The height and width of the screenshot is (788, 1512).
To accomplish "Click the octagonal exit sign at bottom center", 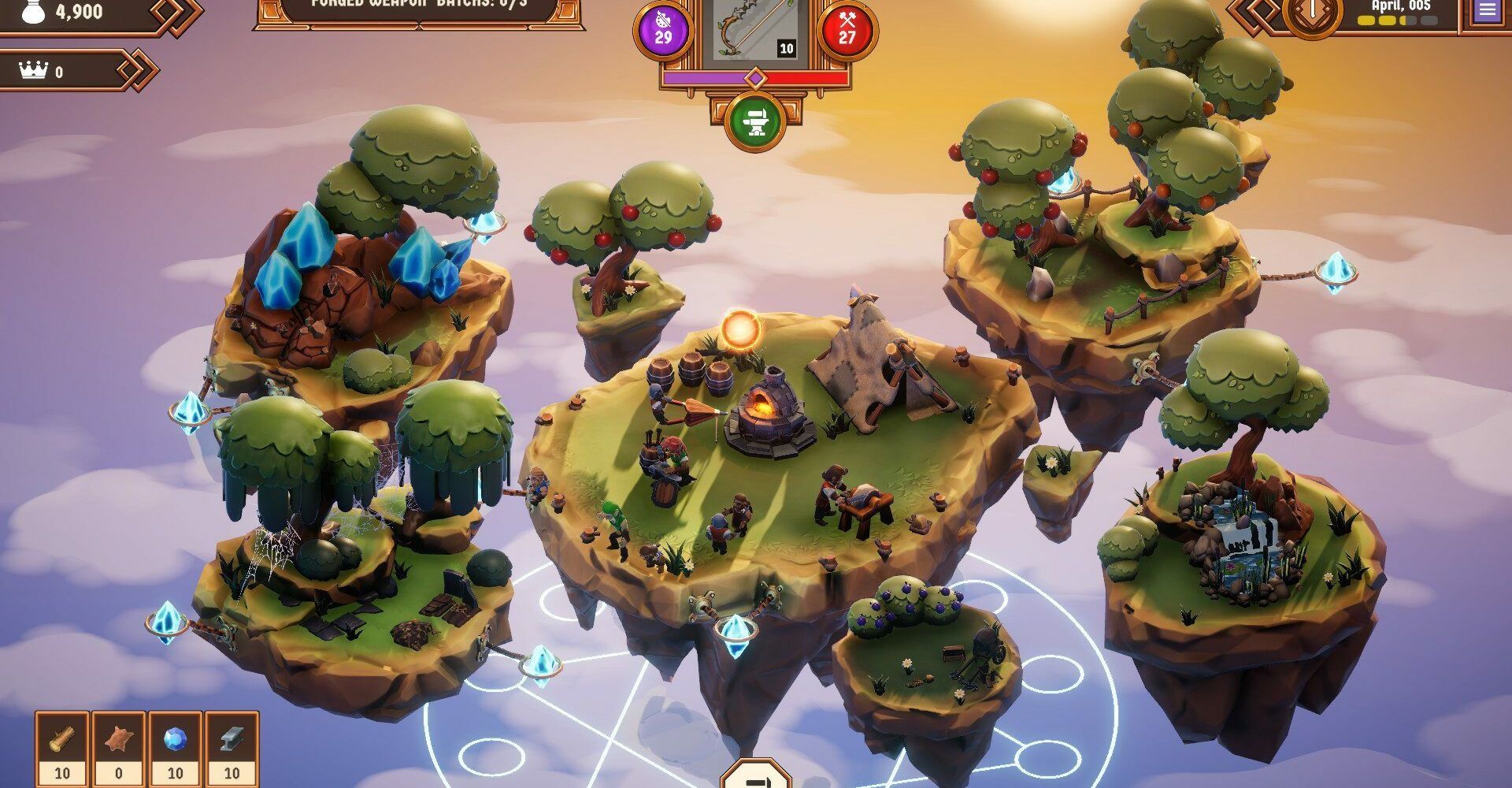I will pos(758,778).
